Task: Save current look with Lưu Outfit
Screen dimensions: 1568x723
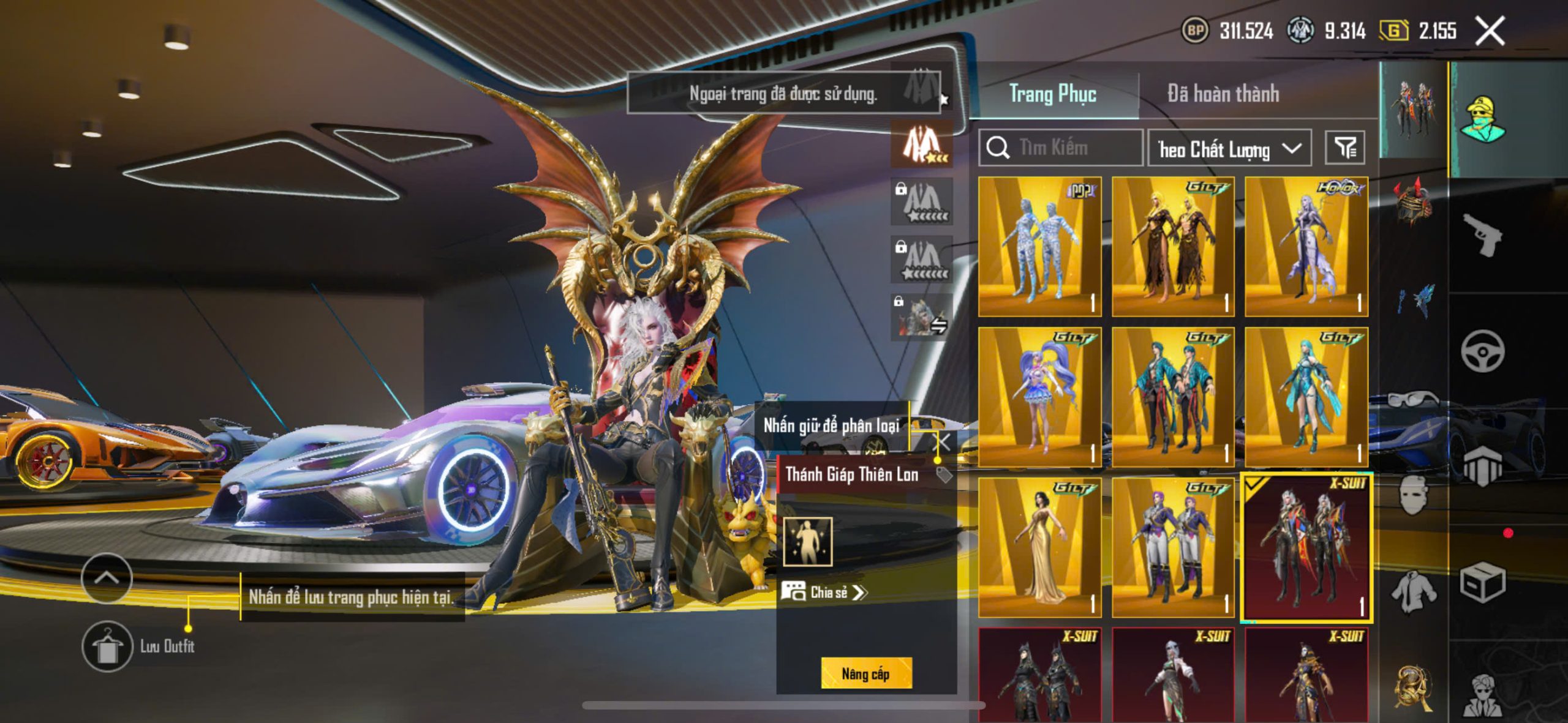Action: [x=108, y=646]
